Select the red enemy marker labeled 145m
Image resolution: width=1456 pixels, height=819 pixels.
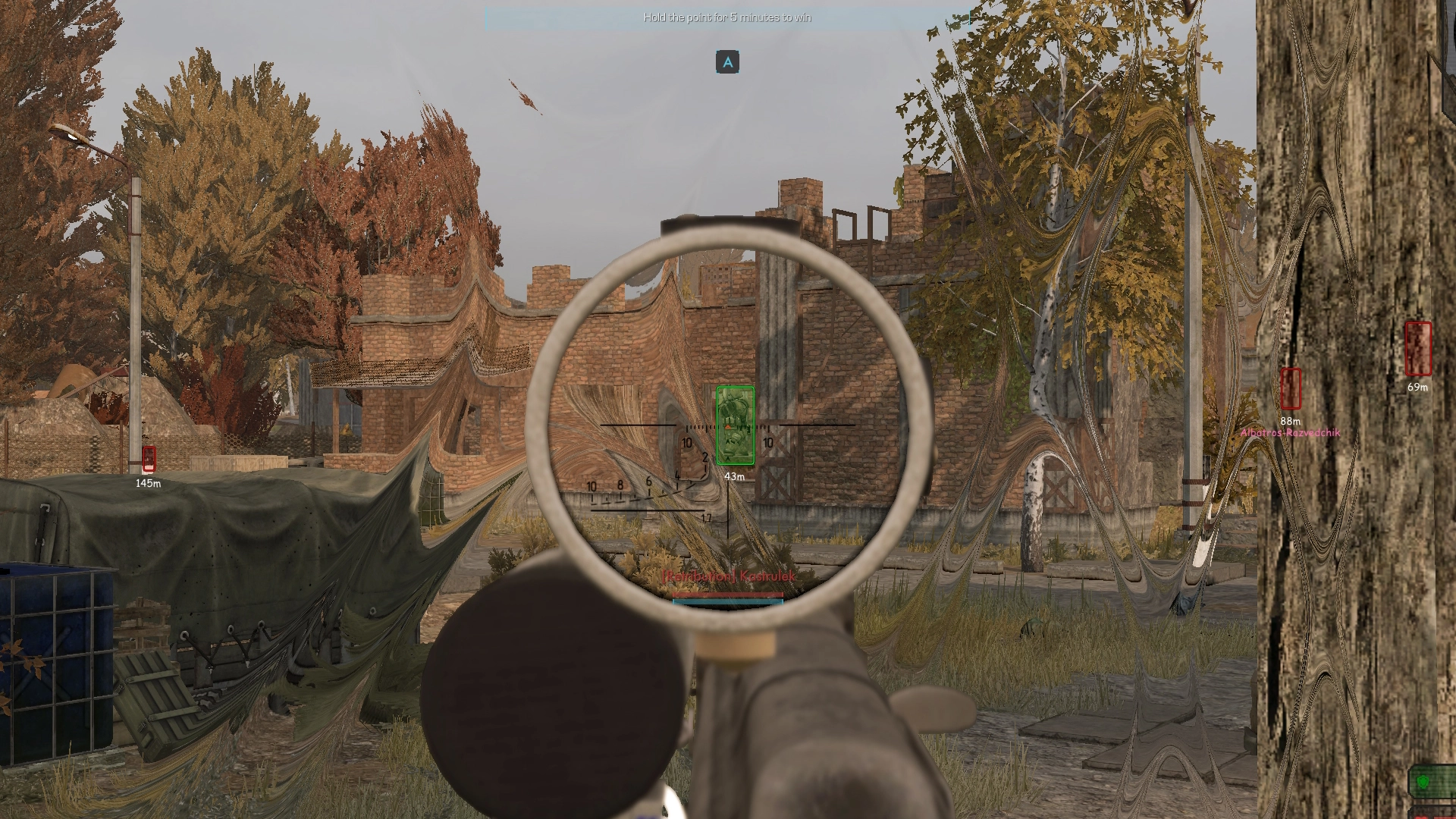tap(147, 458)
